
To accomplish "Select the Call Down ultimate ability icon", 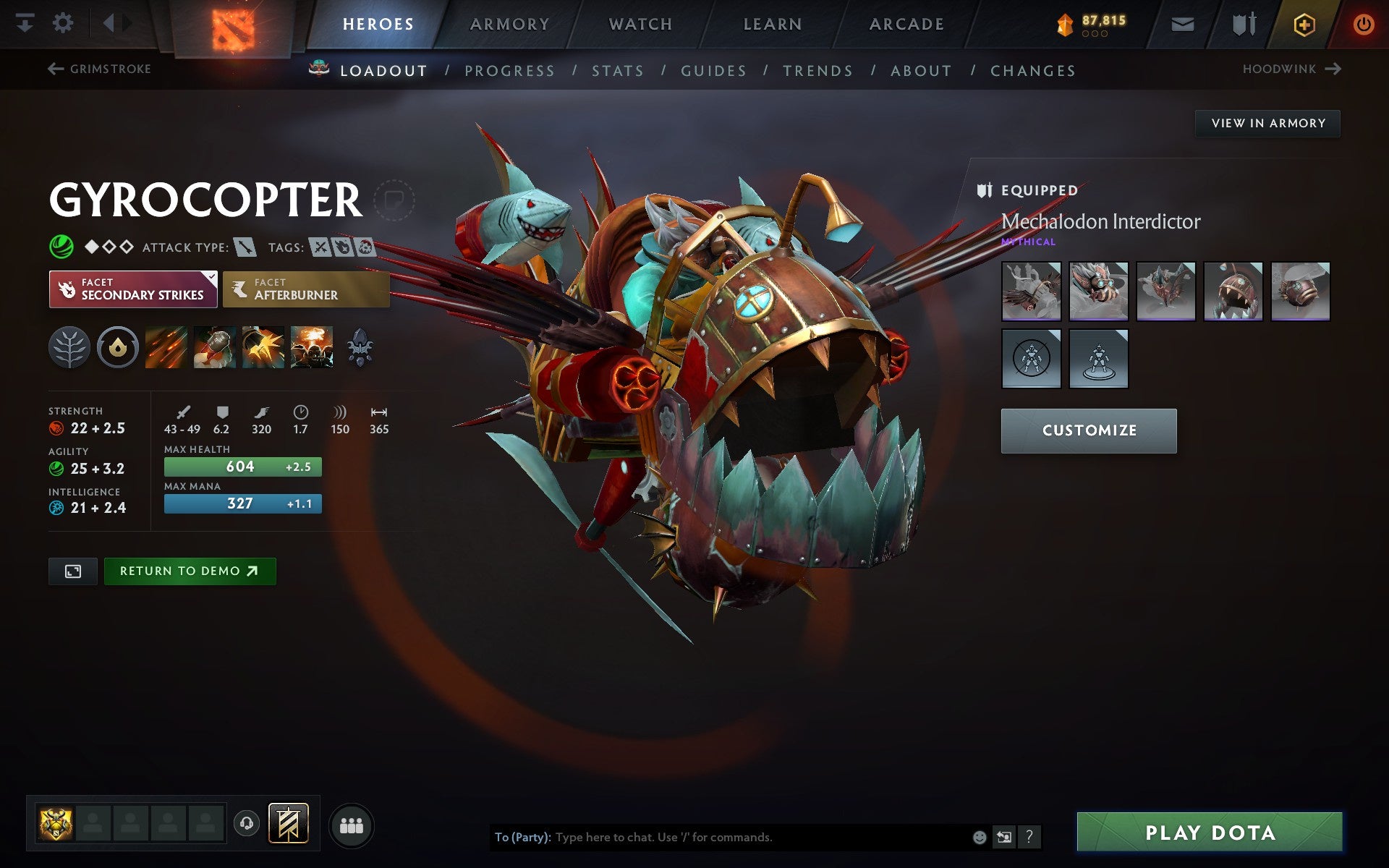I will [x=311, y=347].
